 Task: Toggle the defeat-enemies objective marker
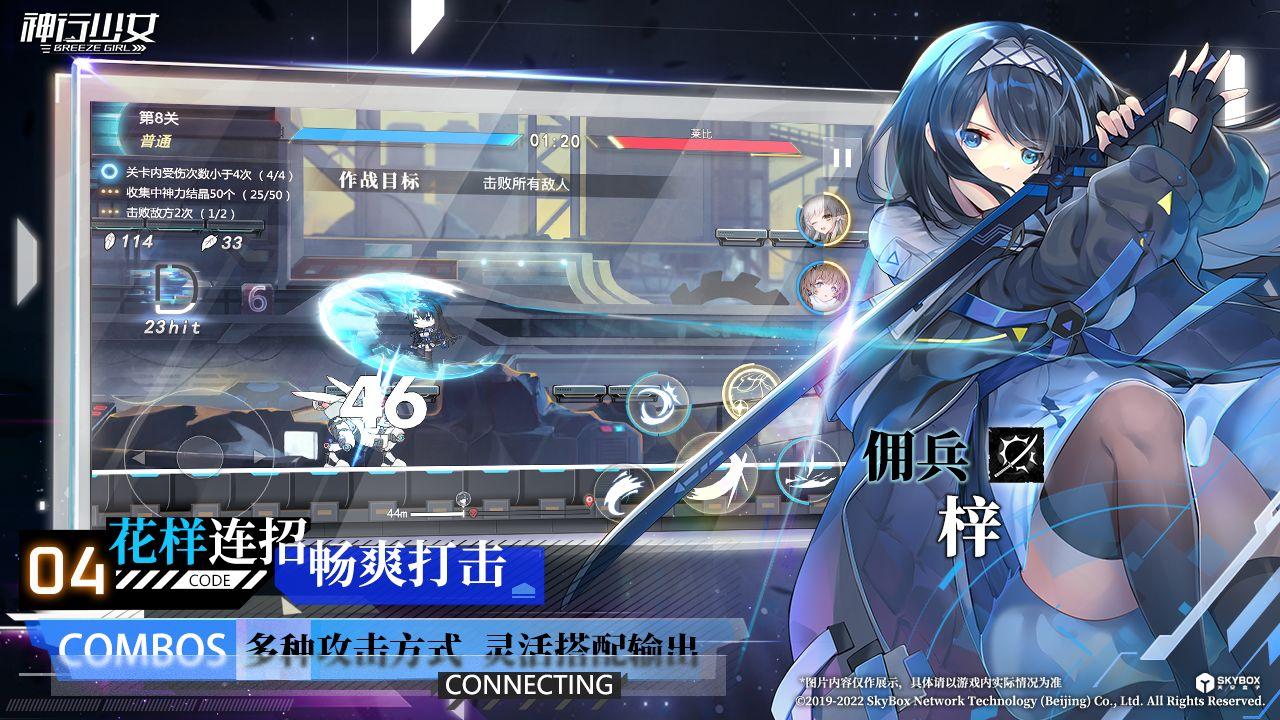pyautogui.click(x=110, y=210)
